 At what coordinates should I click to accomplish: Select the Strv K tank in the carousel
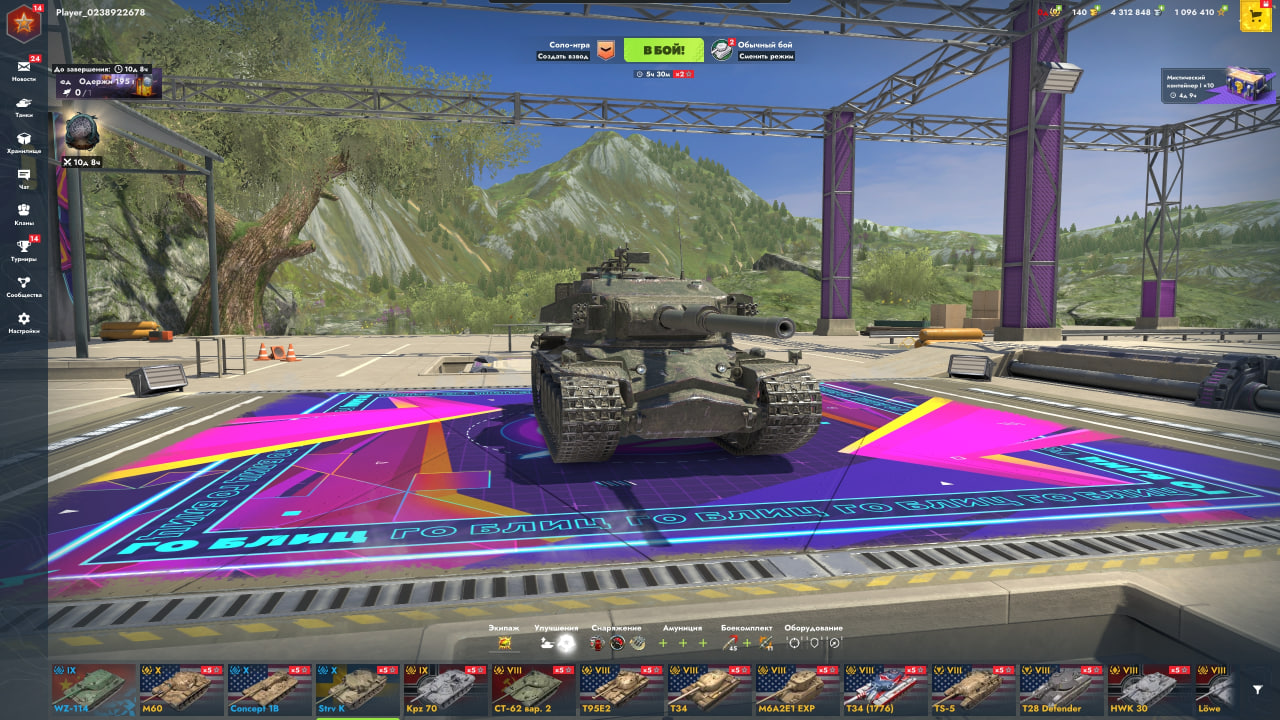coord(358,688)
